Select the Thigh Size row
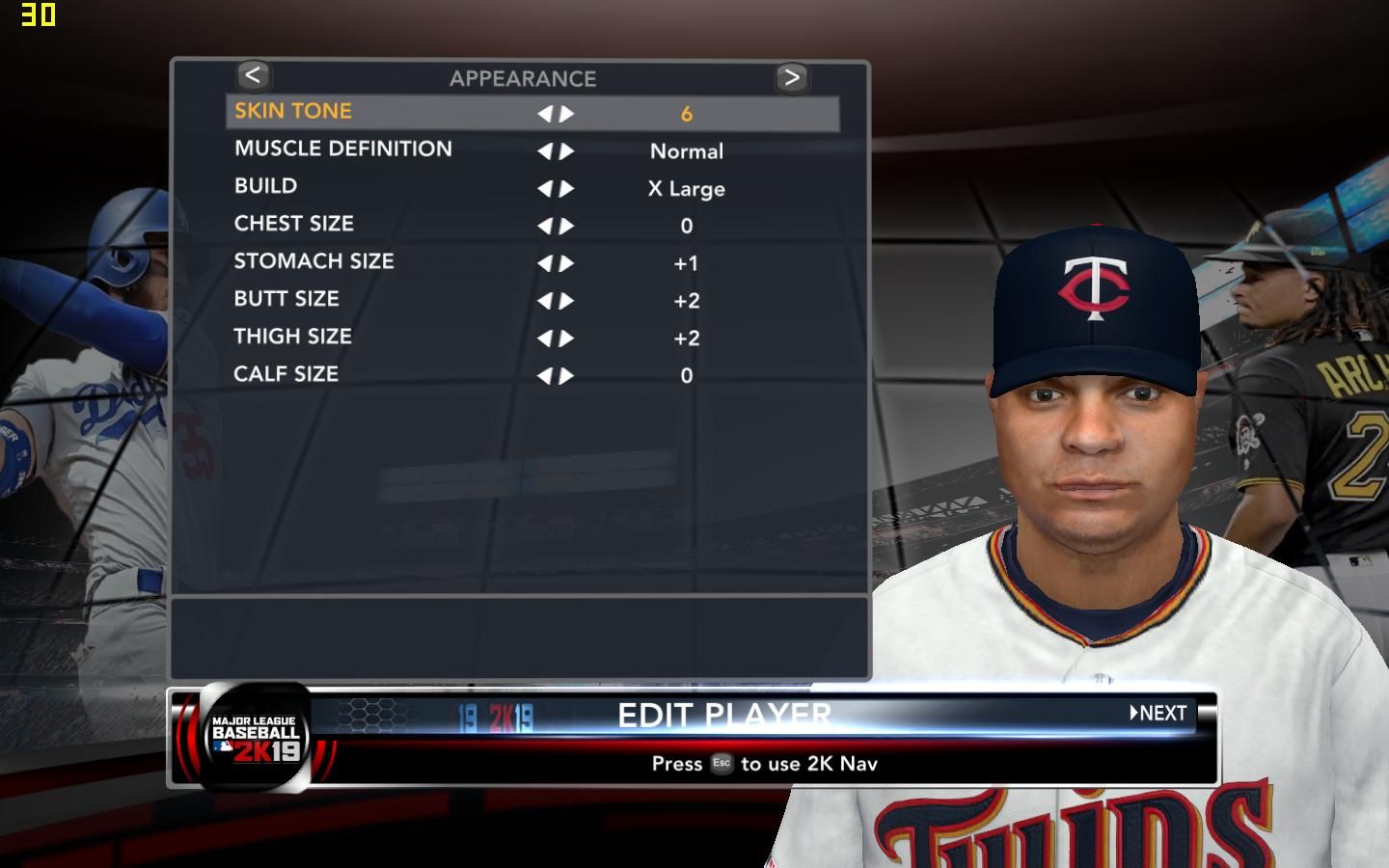Screen dimensions: 1389x868 point(292,337)
